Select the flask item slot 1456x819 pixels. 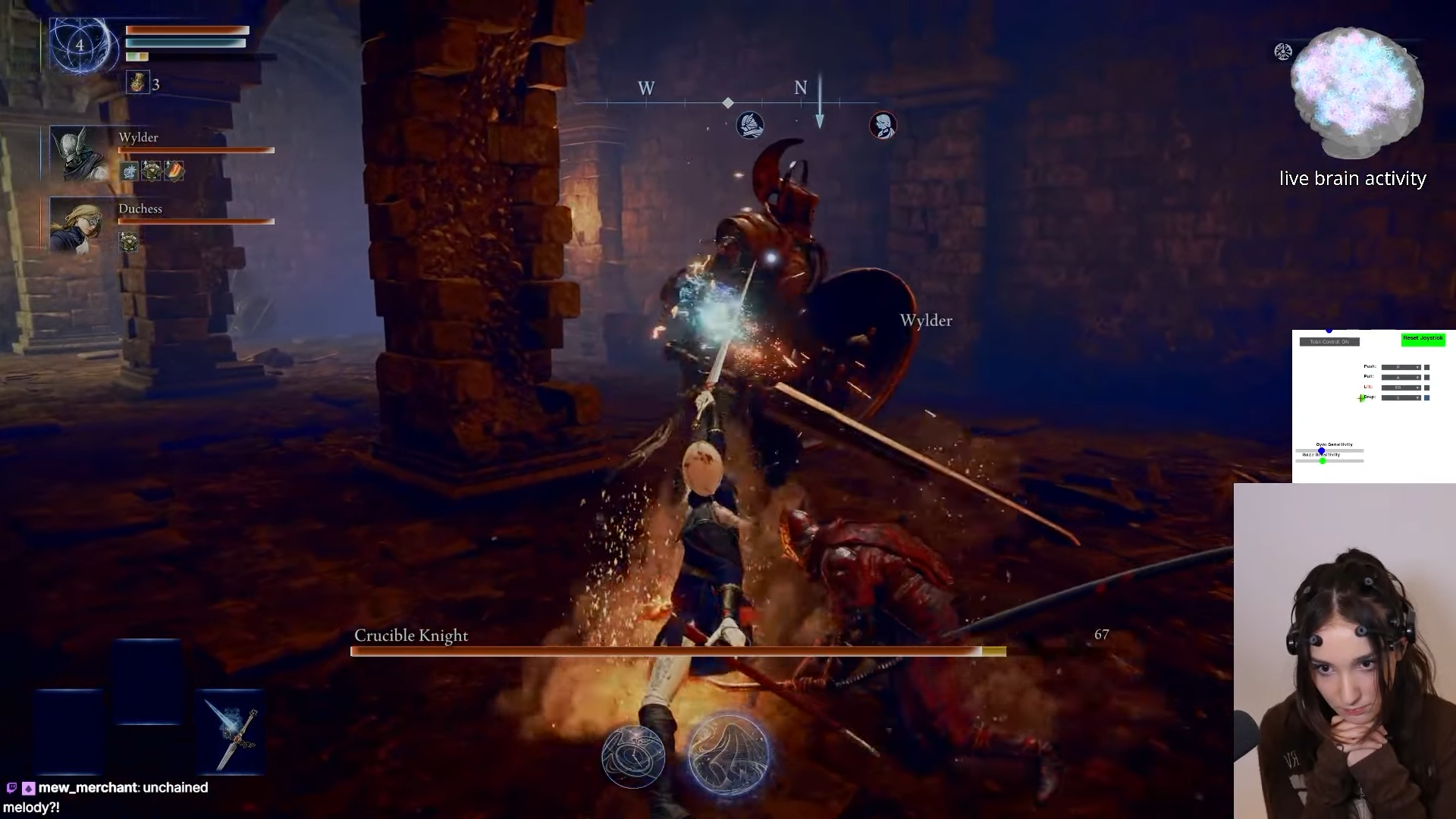point(137,83)
